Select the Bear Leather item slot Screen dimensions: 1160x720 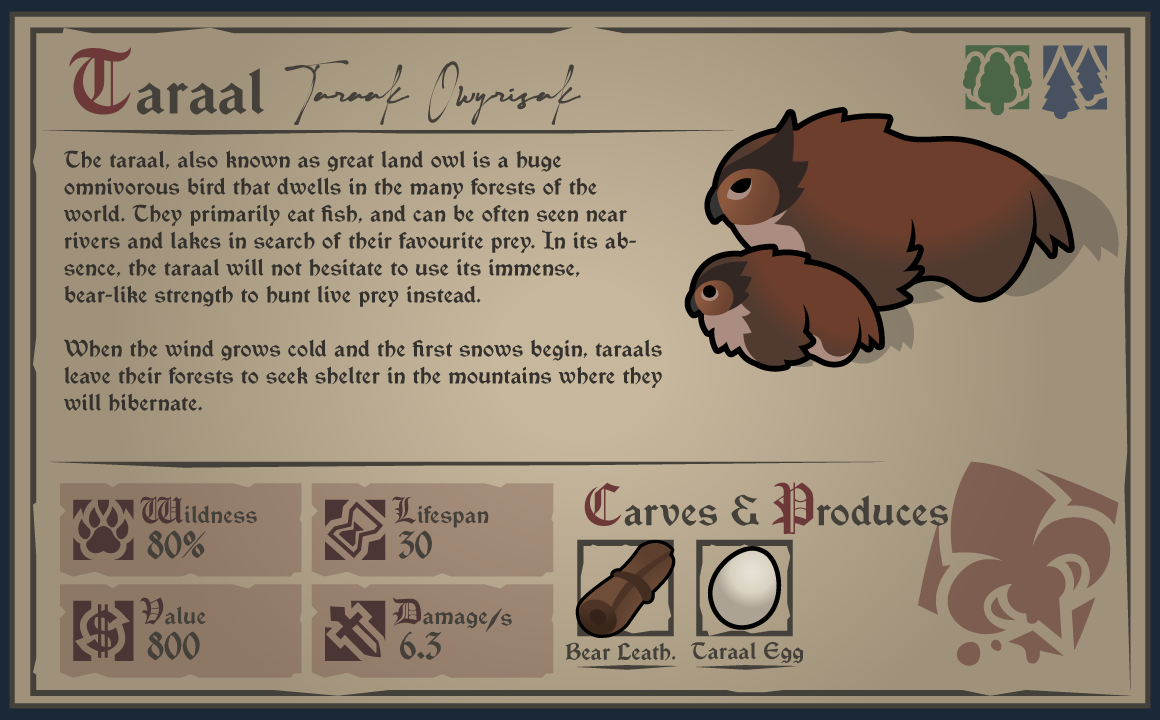pos(625,589)
